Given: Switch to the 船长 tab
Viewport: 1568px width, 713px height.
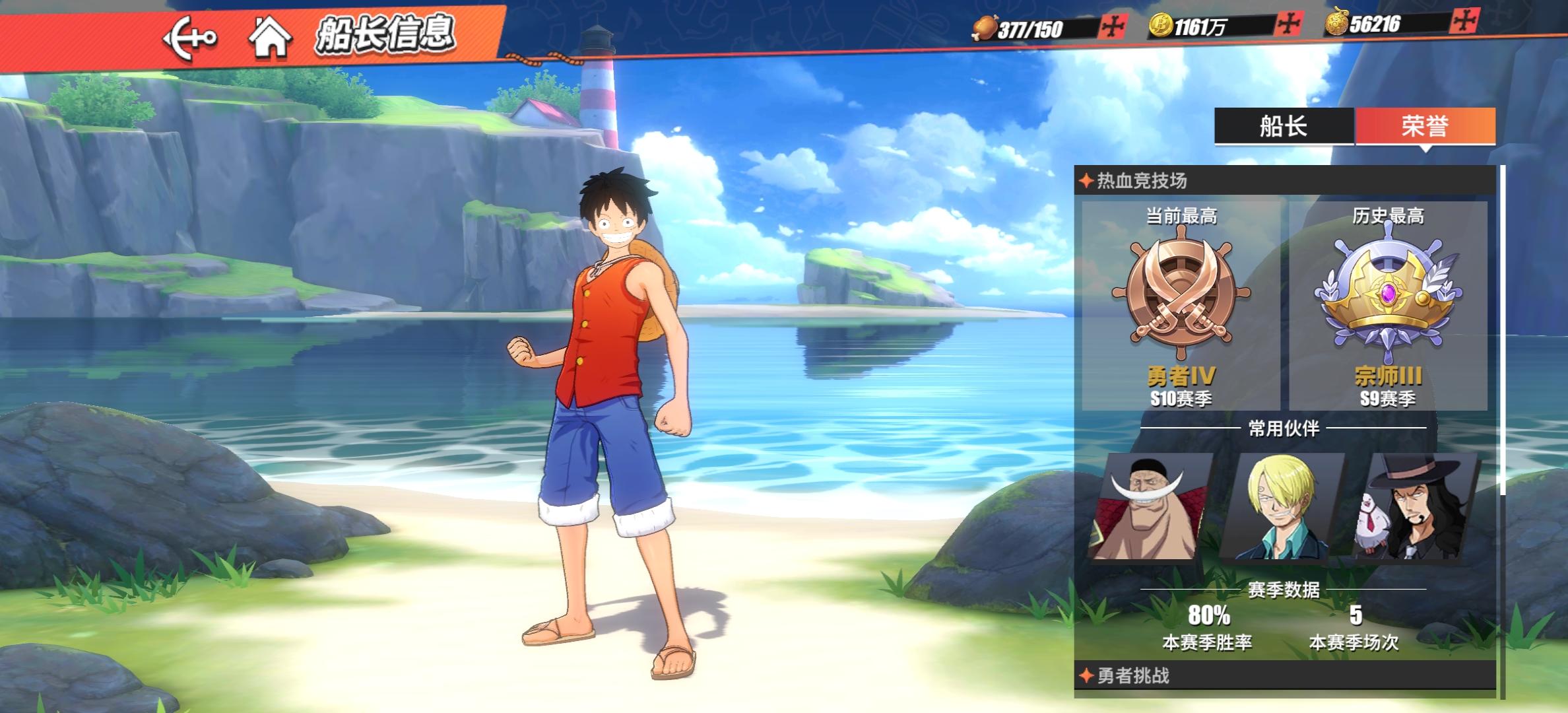Looking at the screenshot, I should click(x=1284, y=125).
